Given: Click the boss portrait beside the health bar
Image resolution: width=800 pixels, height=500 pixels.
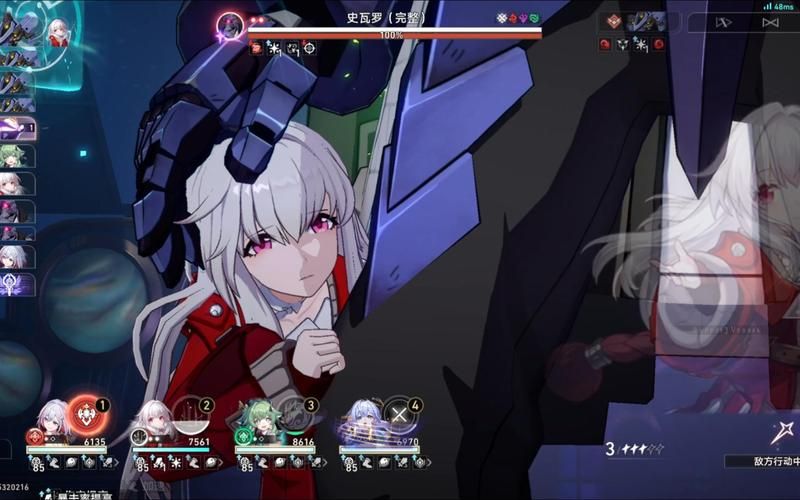Looking at the screenshot, I should 231,25.
